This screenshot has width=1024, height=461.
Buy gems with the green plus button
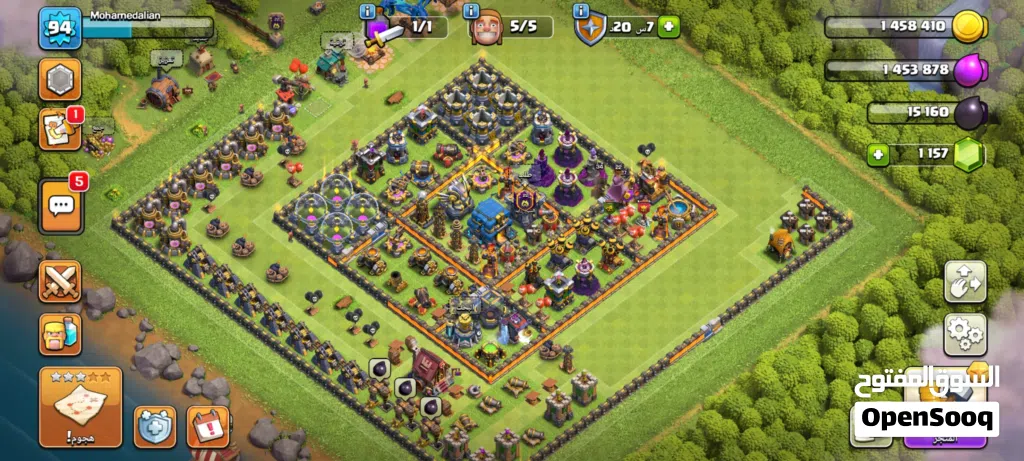[878, 154]
